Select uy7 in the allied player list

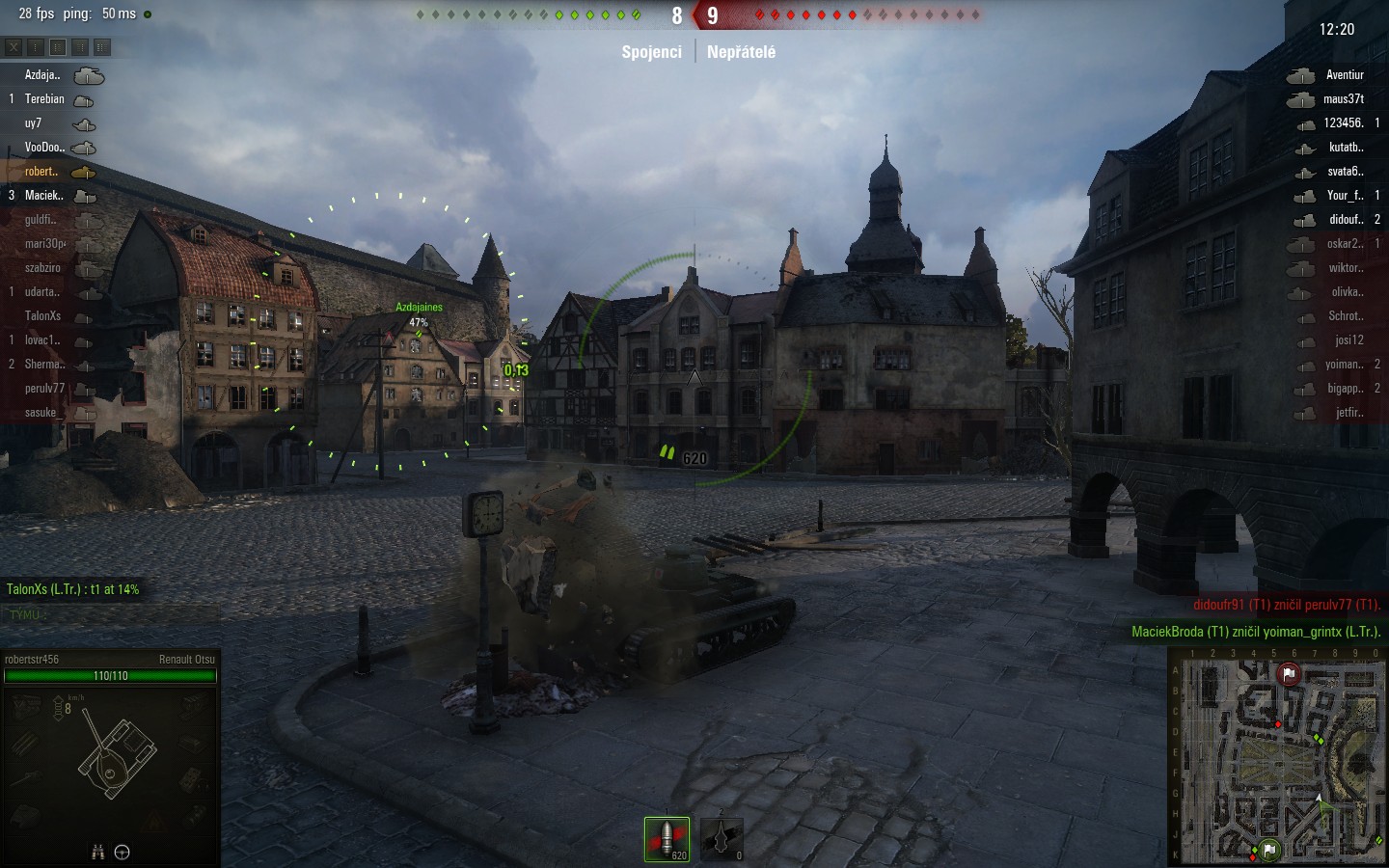pyautogui.click(x=34, y=123)
